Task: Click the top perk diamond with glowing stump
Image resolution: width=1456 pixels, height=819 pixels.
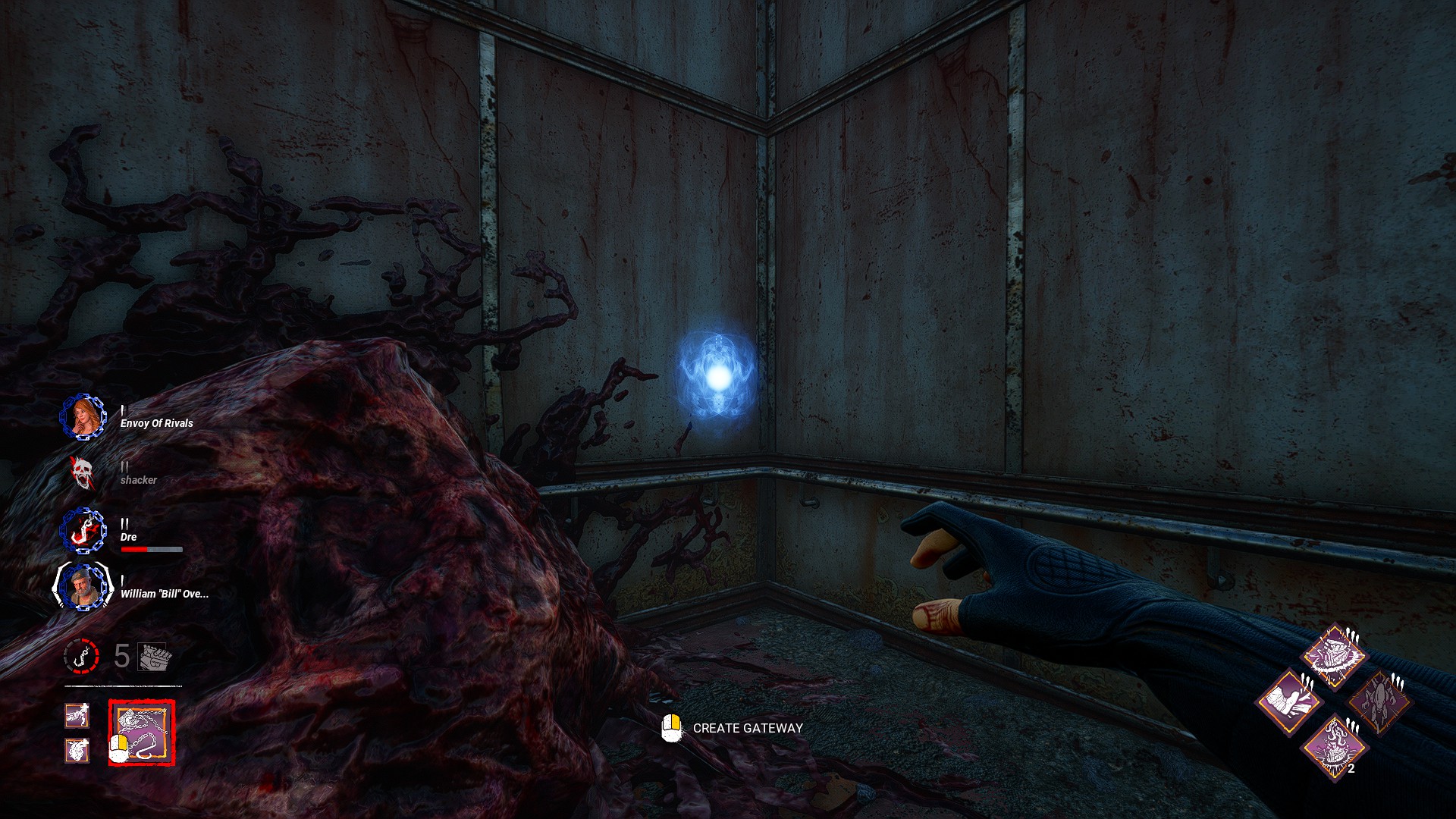Action: 1334,656
